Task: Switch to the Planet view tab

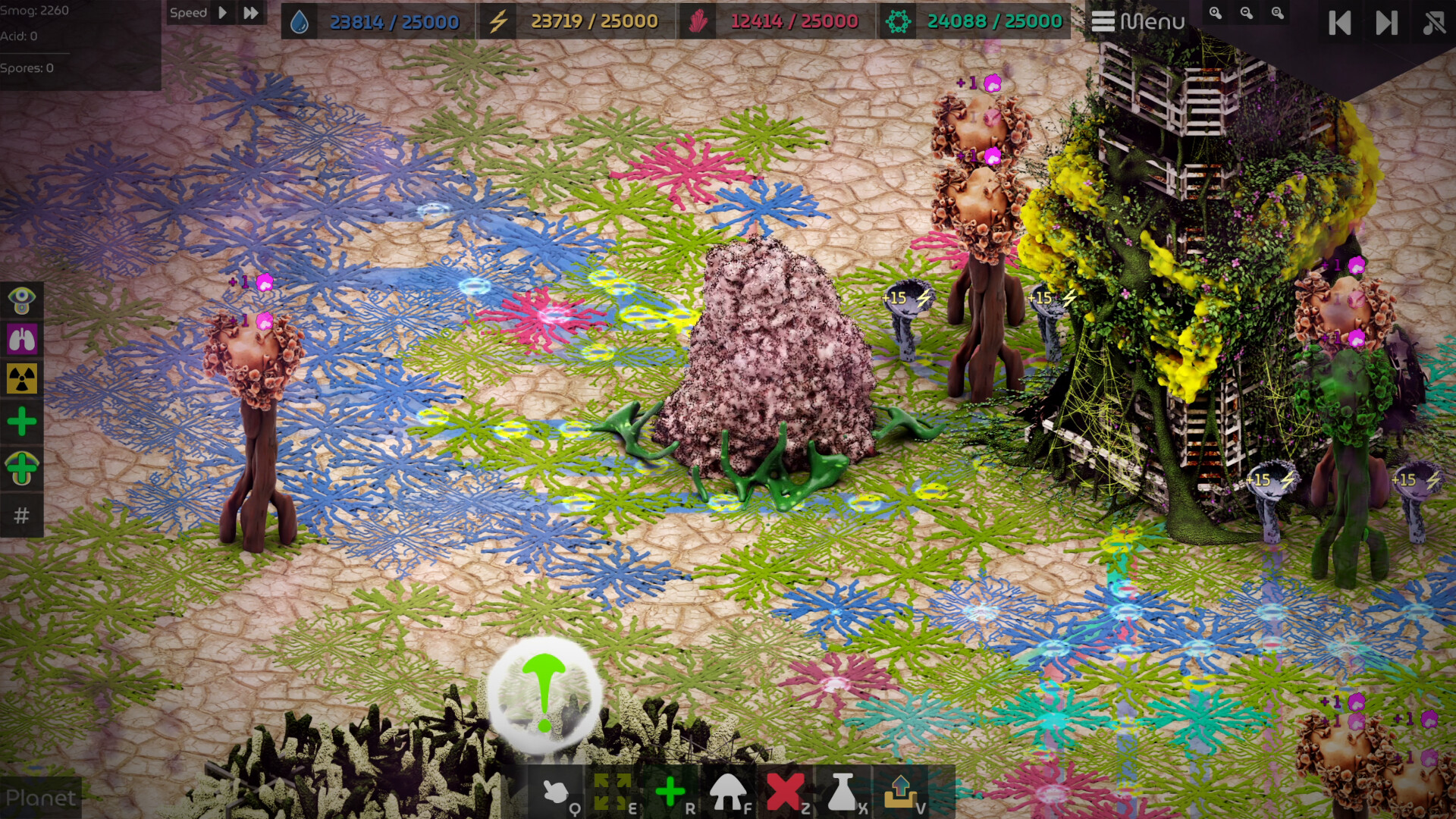Action: [42, 798]
